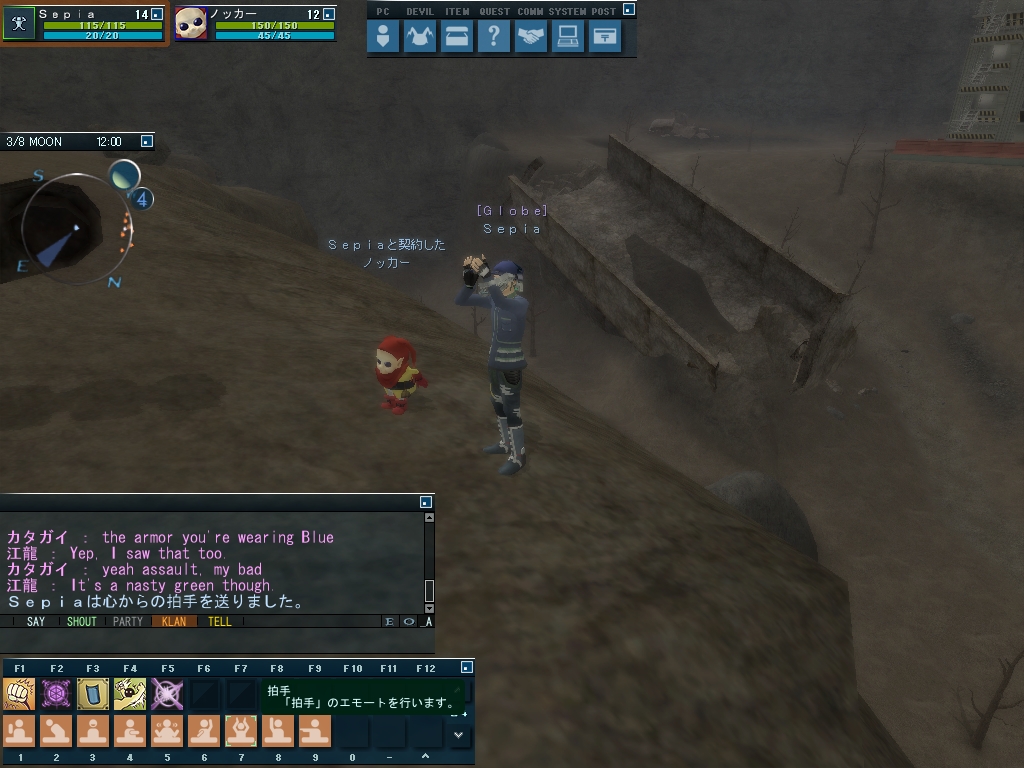Select the KLAN chat tab
Viewport: 1024px width, 768px height.
[x=173, y=621]
